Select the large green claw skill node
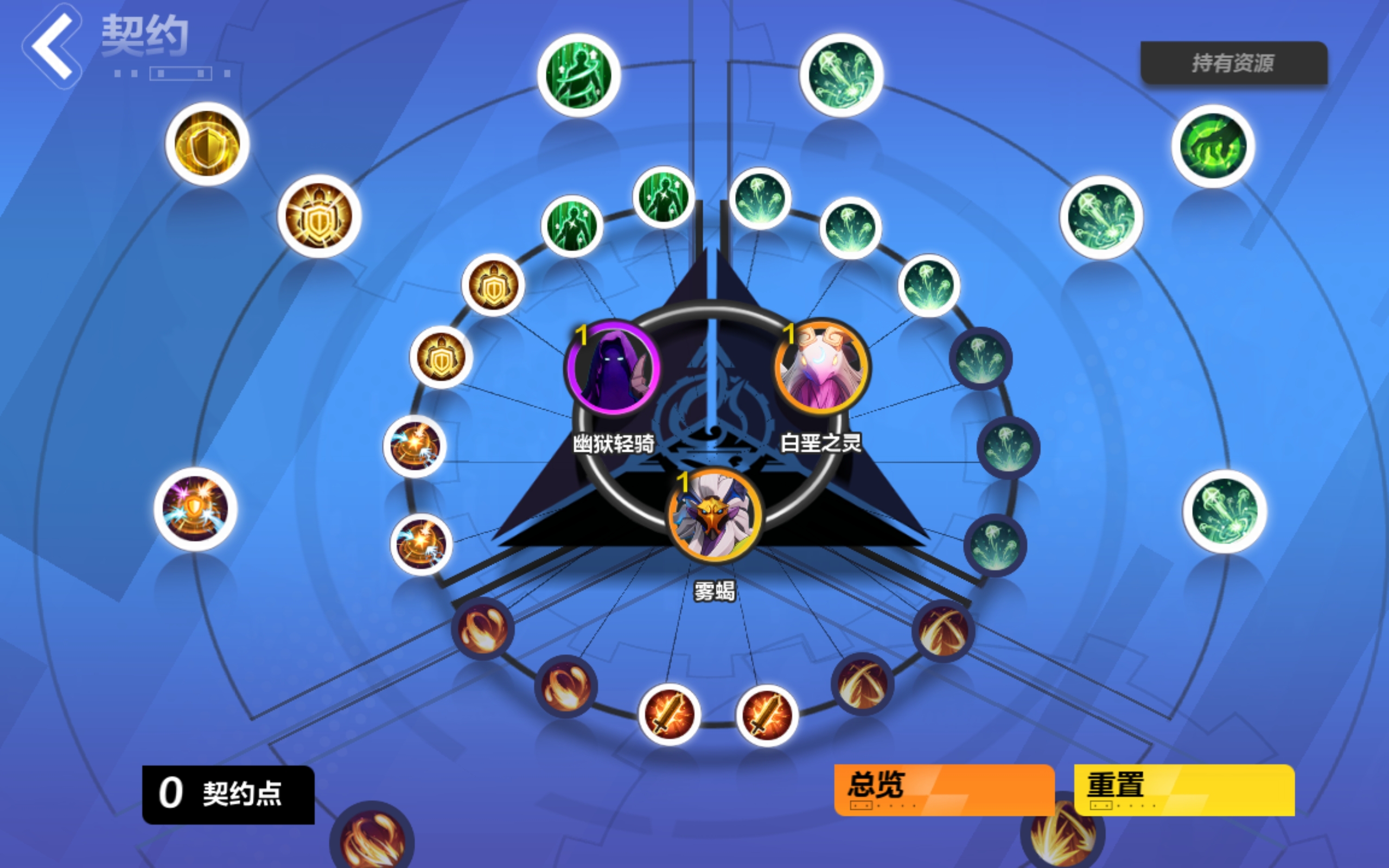The image size is (1389, 868). tap(1212, 146)
